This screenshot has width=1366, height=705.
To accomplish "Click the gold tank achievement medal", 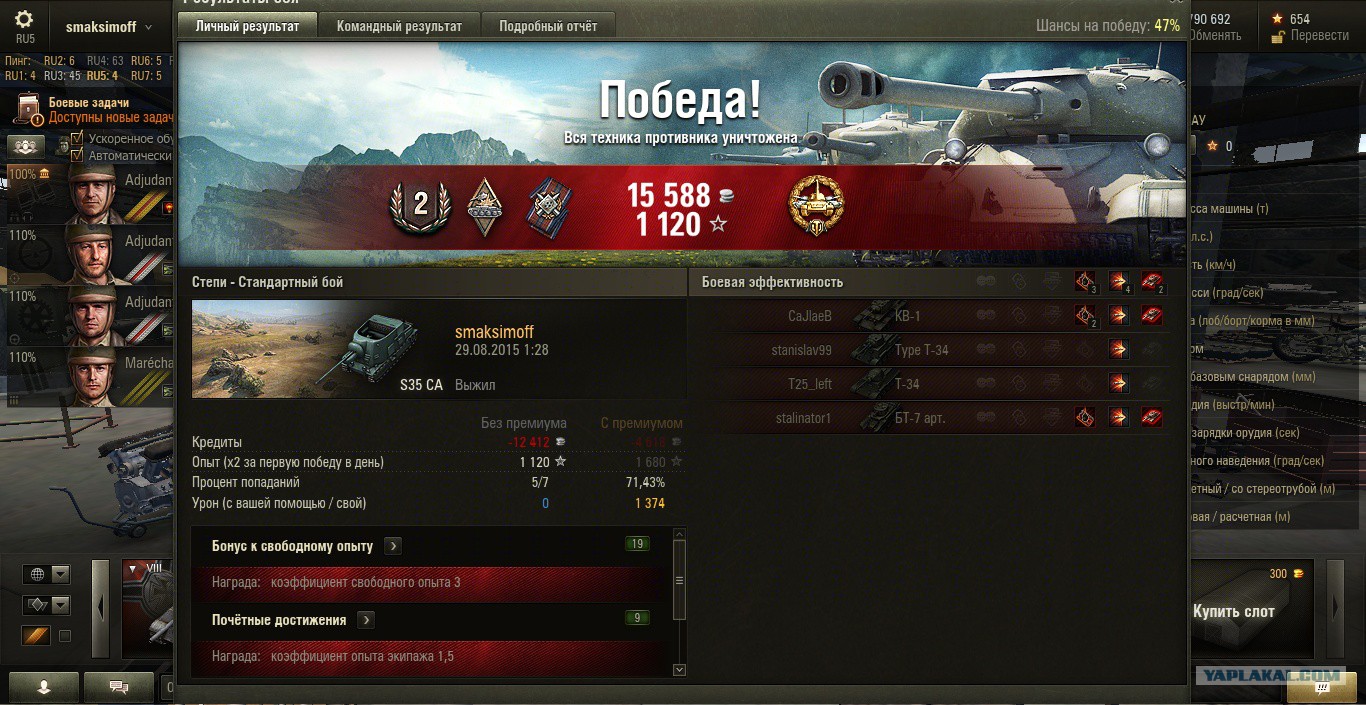I will [816, 206].
